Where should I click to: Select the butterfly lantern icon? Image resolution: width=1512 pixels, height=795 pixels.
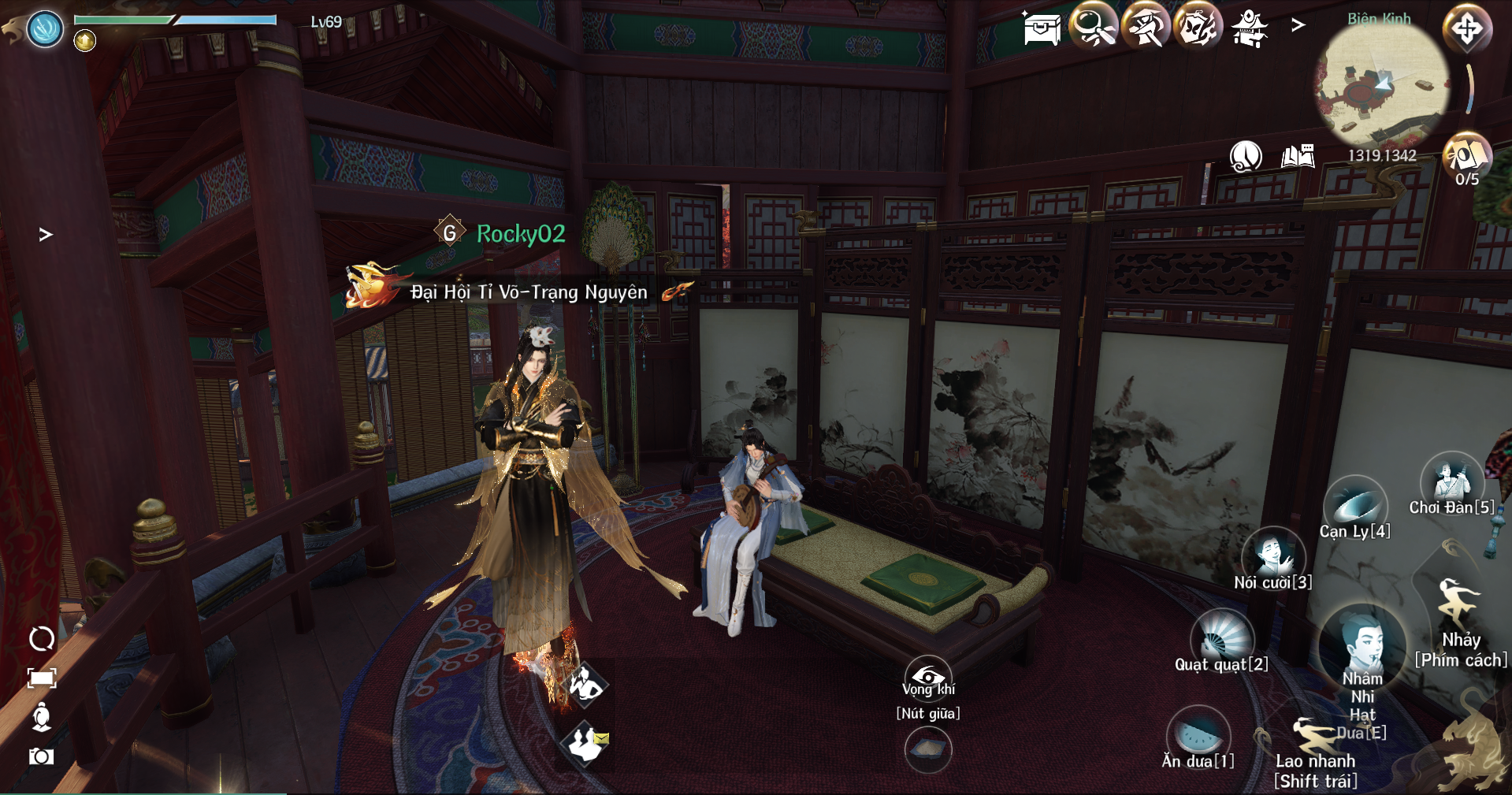click(1197, 27)
